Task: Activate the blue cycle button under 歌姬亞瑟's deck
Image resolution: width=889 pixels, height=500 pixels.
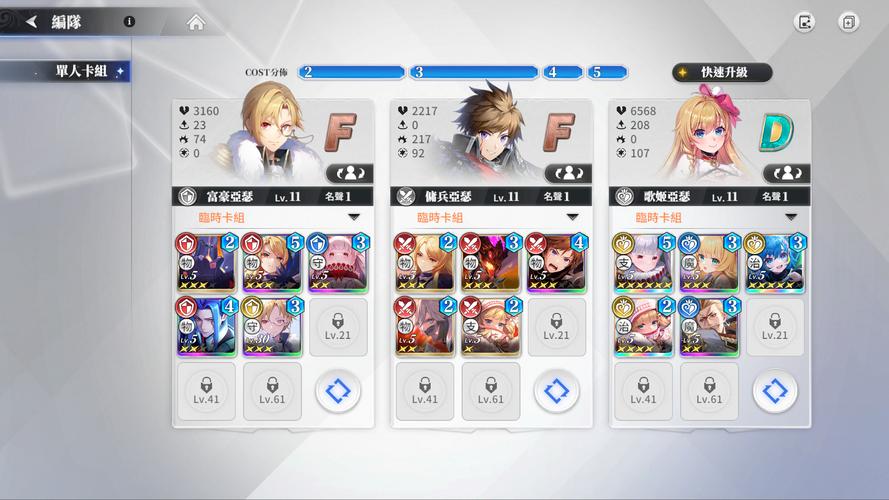Action: pyautogui.click(x=774, y=390)
